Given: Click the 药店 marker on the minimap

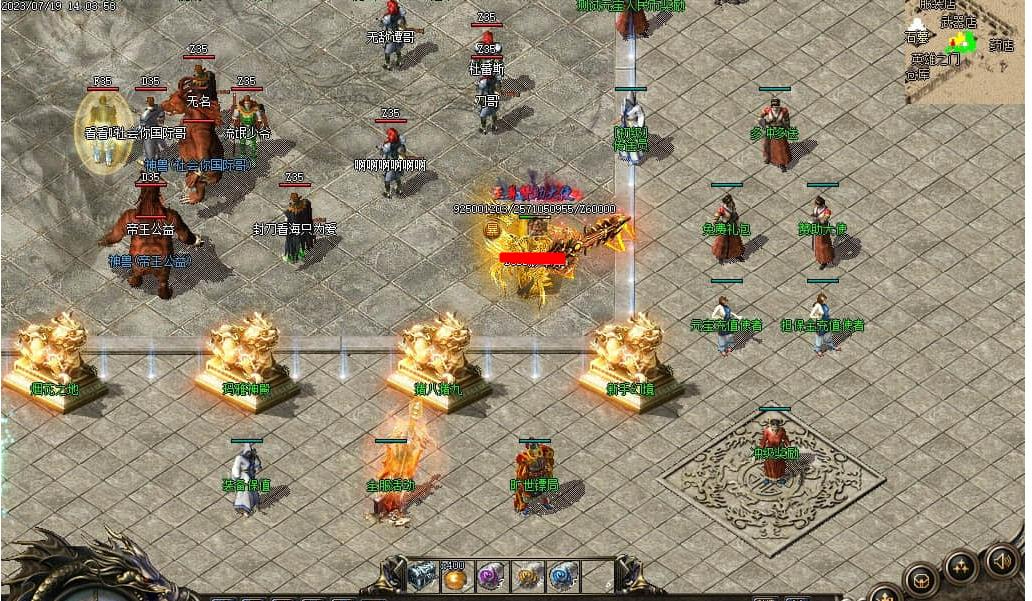Looking at the screenshot, I should click(1001, 45).
